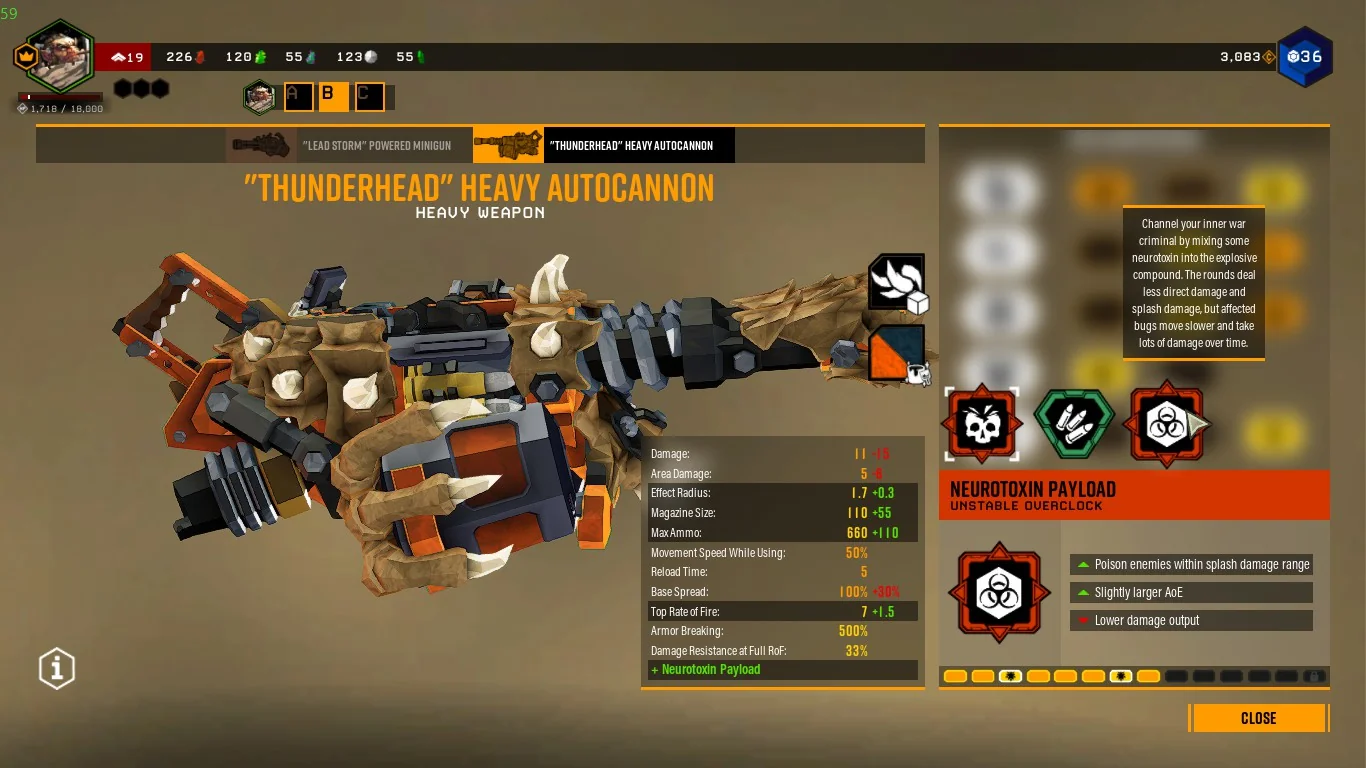This screenshot has height=768, width=1366.
Task: Select the "Thunderhead" Heavy Autocannon tab
Action: [603, 145]
